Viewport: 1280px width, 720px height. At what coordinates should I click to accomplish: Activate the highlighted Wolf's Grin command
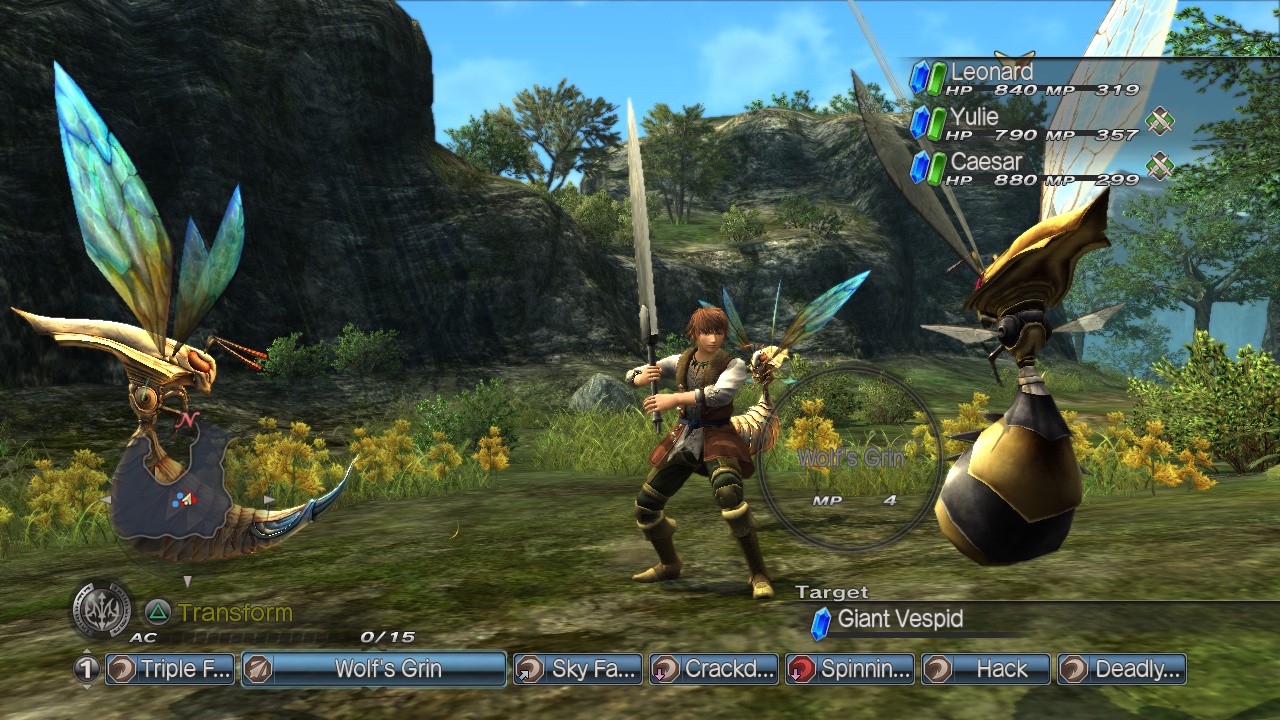[x=374, y=669]
